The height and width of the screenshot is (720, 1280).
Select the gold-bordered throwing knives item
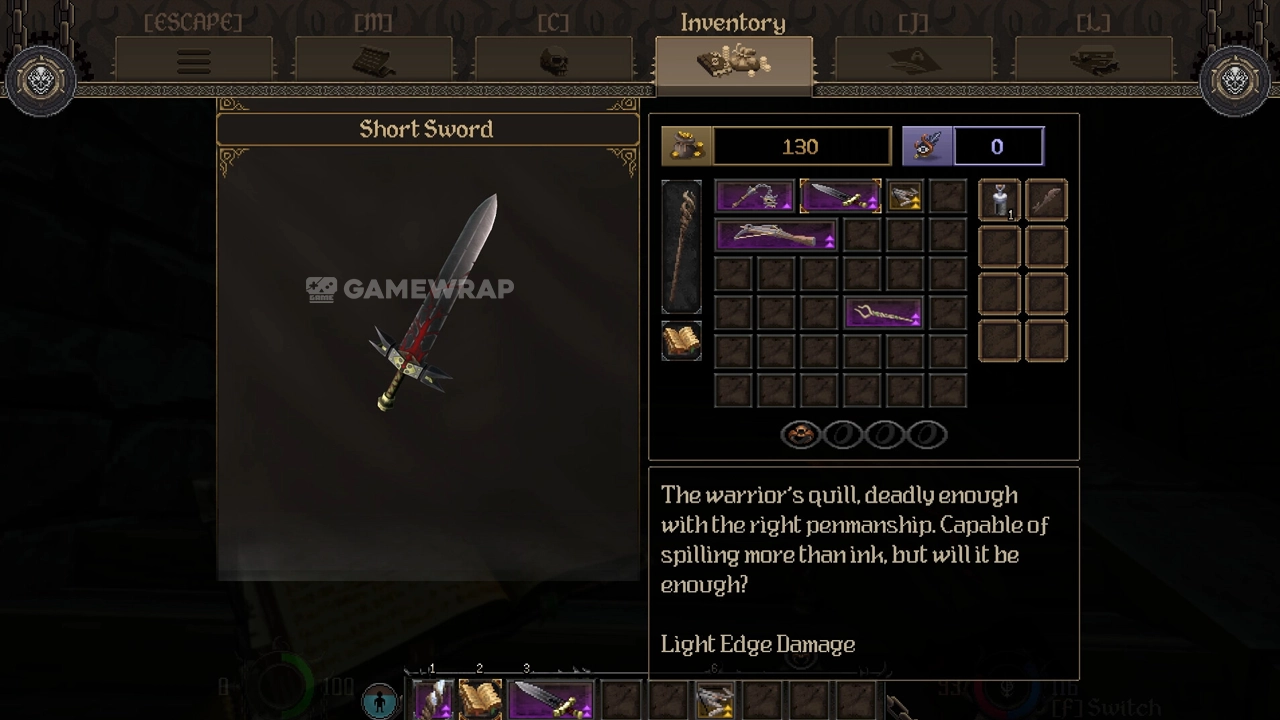coord(905,197)
